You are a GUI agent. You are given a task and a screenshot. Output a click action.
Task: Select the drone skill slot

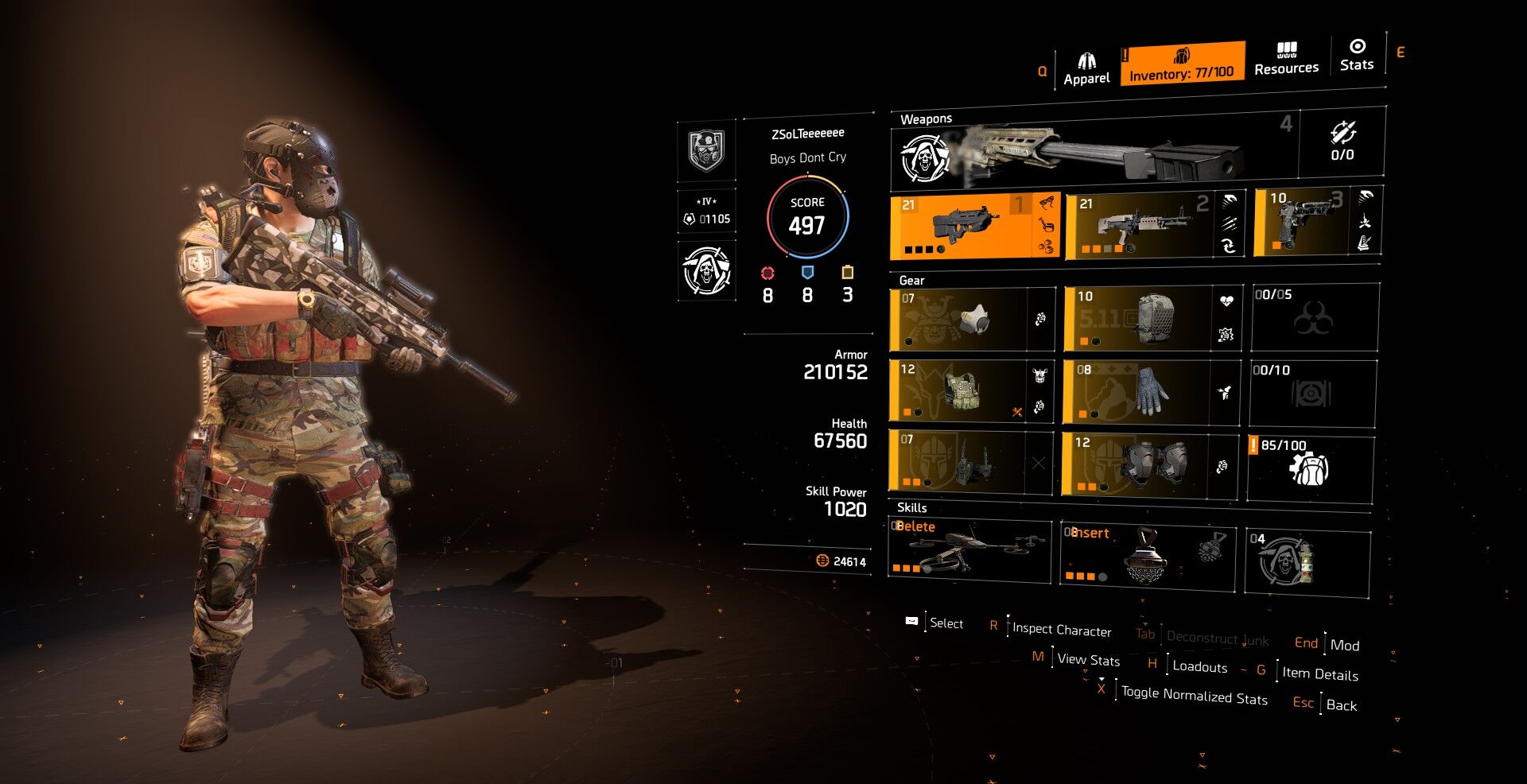click(969, 549)
